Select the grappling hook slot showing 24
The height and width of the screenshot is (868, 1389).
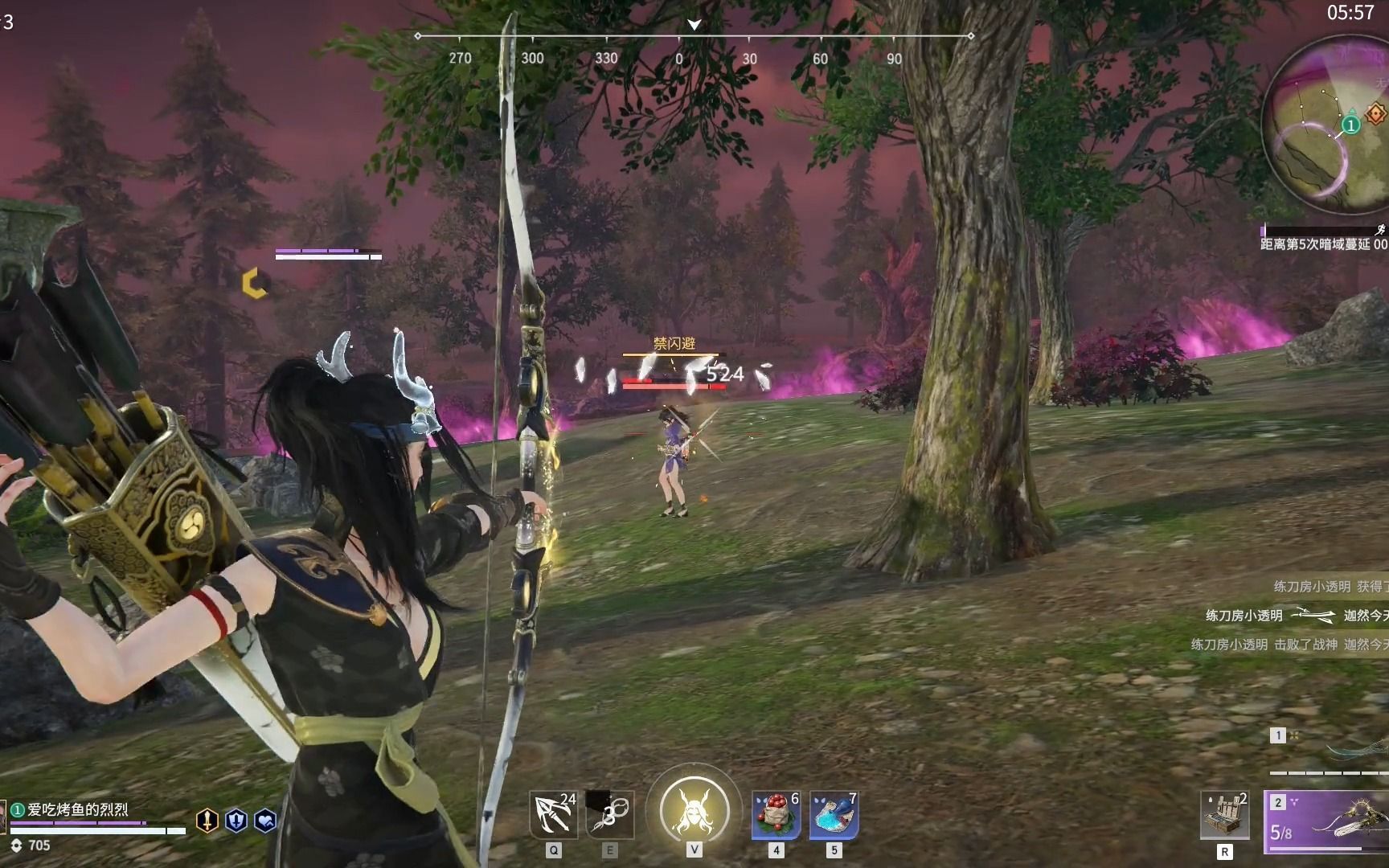(x=553, y=814)
